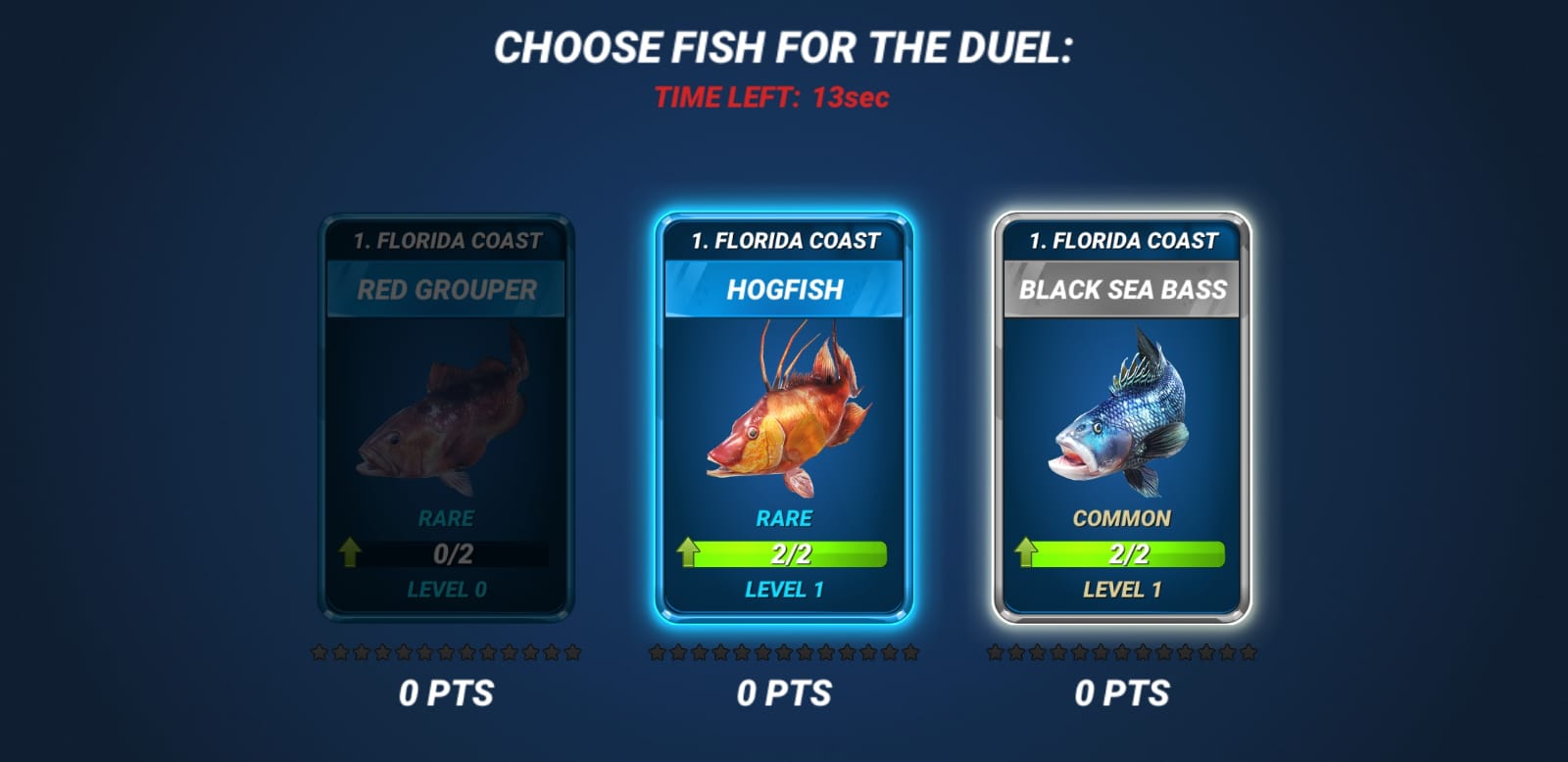This screenshot has width=1568, height=762.
Task: Click the 0 PTS text under Hogfish
Action: (784, 692)
